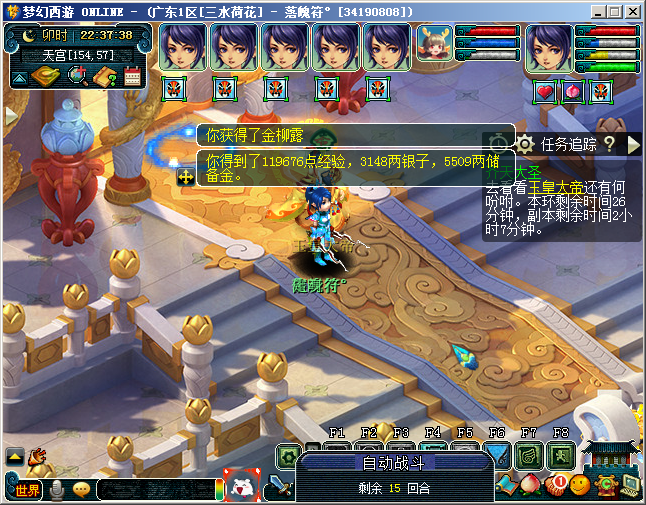The height and width of the screenshot is (505, 646).
Task: Open the task tracker gear settings
Action: (x=524, y=144)
